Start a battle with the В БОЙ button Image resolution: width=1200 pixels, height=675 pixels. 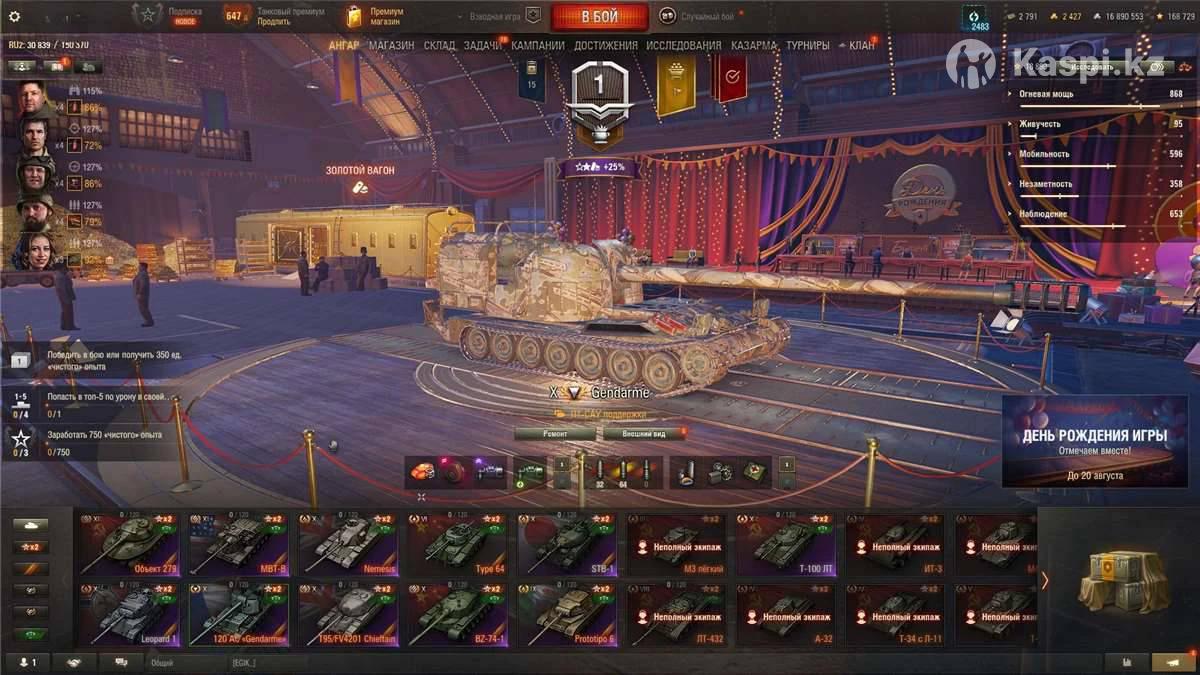[599, 17]
